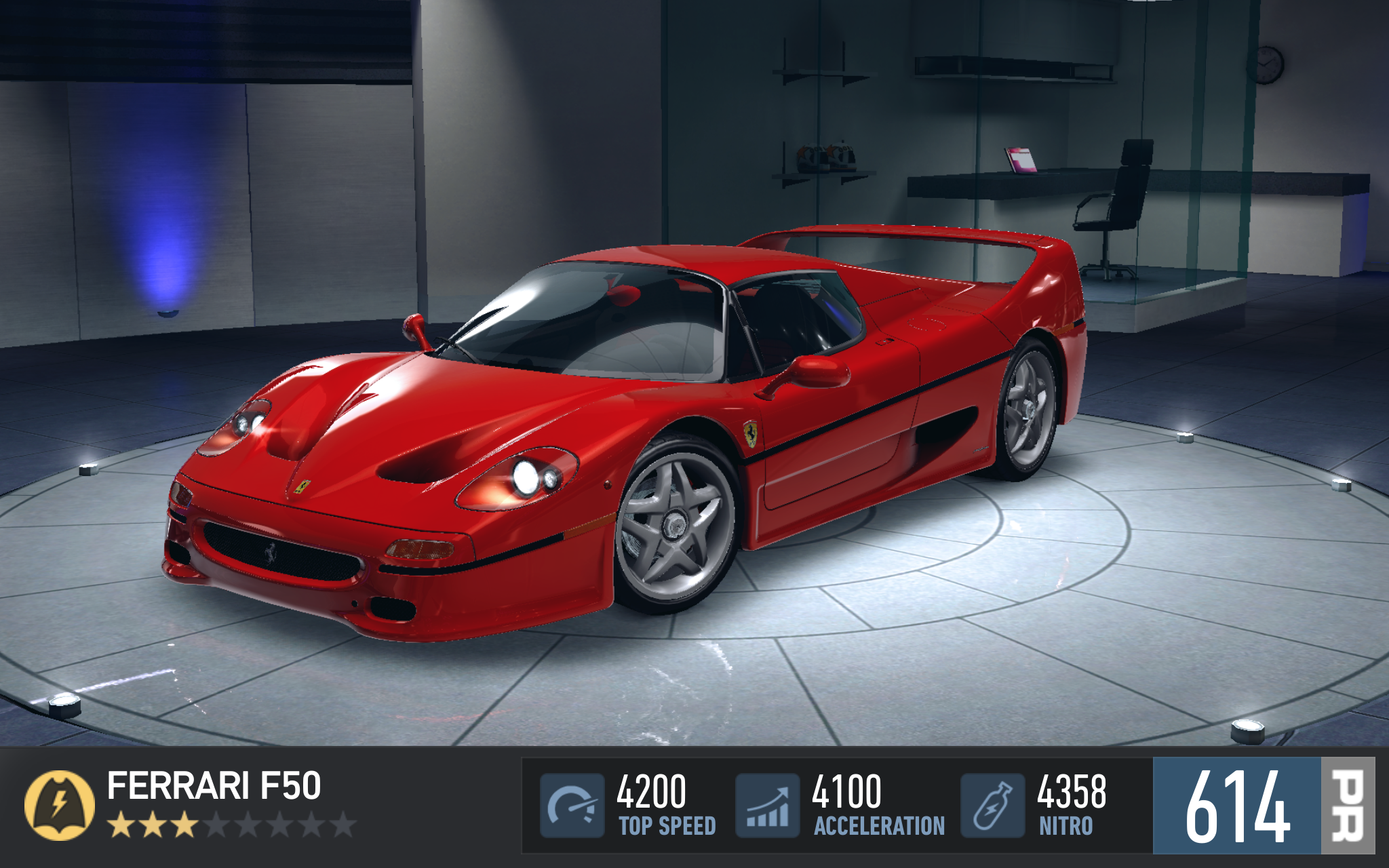The image size is (1389, 868).
Task: Select the Top Speed gauge icon
Action: [572, 806]
